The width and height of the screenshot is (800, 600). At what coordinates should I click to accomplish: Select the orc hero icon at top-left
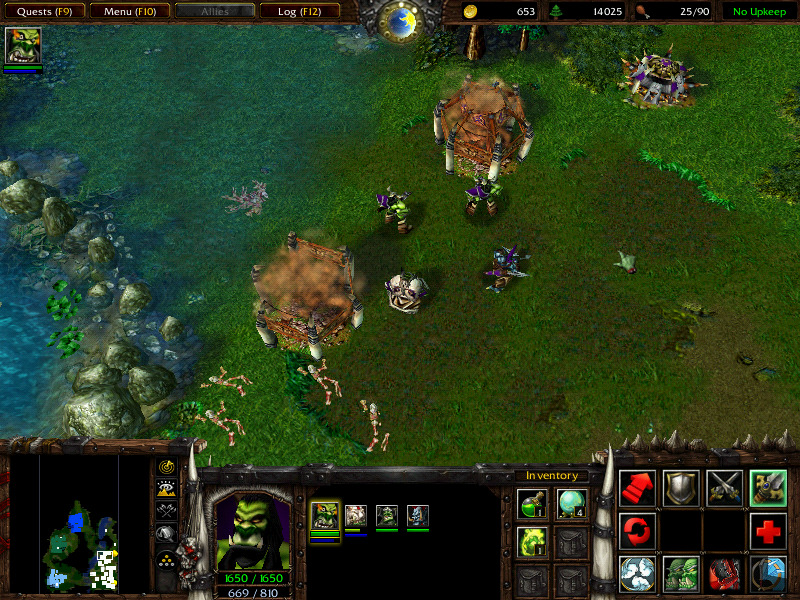[22, 46]
